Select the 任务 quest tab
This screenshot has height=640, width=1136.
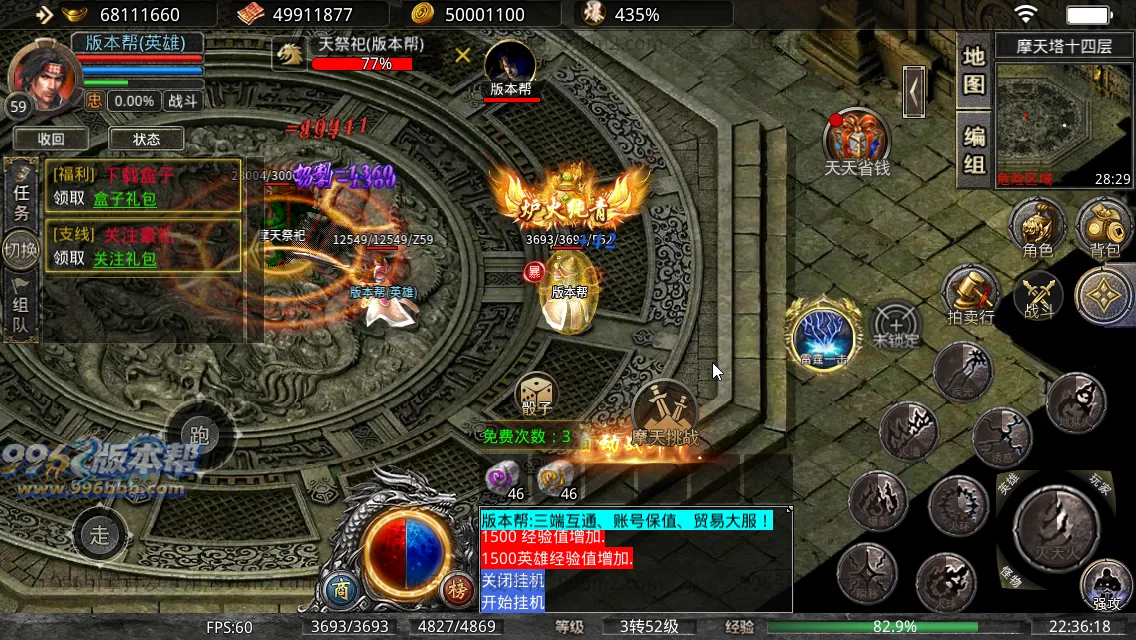point(21,197)
